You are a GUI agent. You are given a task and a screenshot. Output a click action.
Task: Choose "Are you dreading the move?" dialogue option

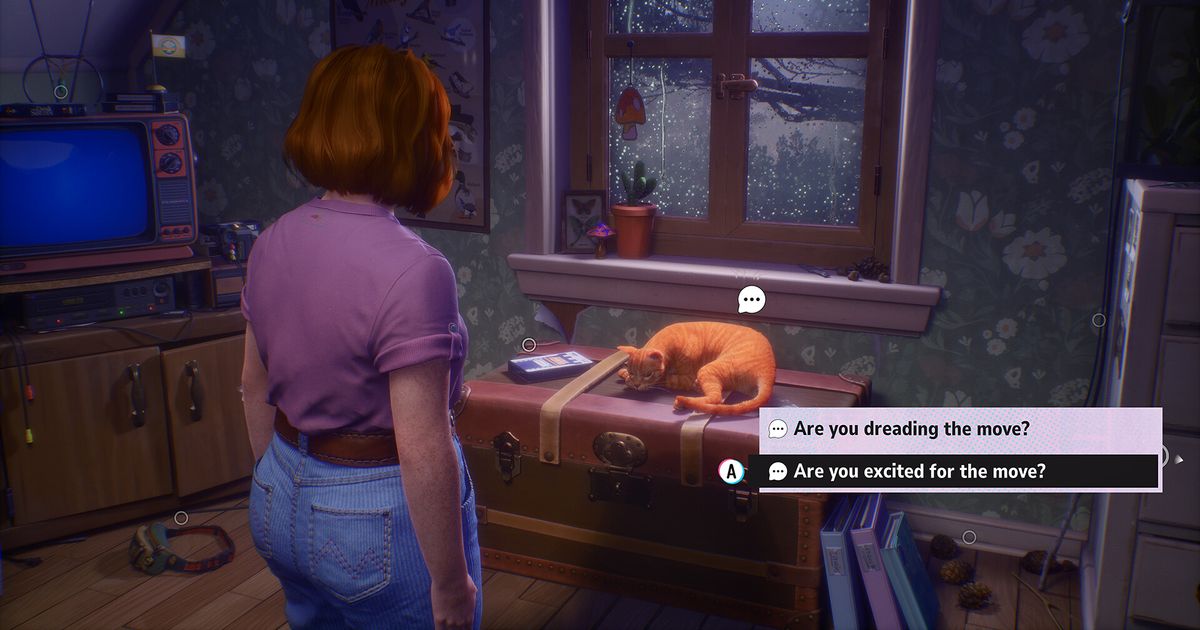tap(911, 429)
